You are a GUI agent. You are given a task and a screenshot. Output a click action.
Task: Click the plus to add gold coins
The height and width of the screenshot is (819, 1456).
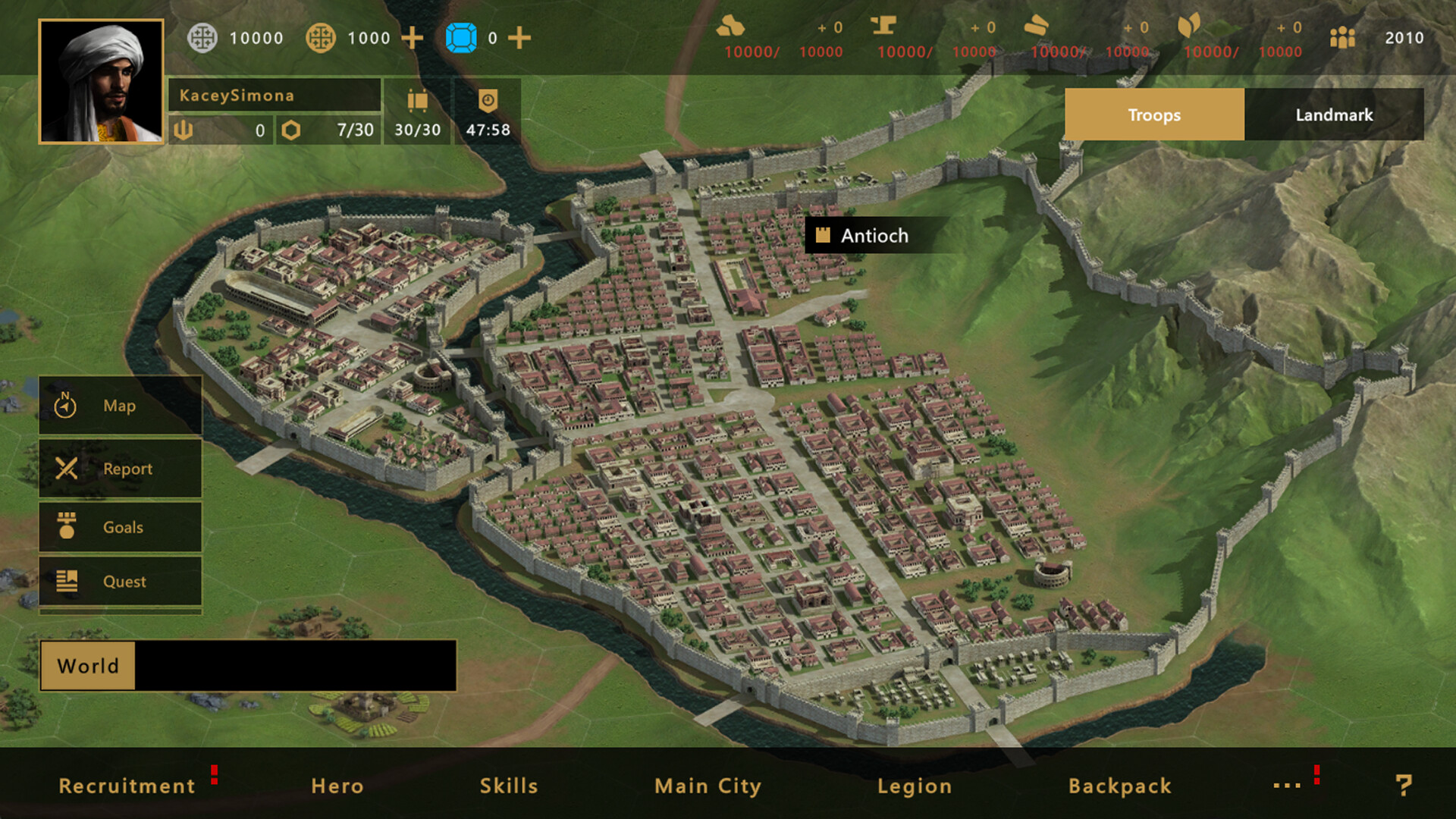pos(413,37)
